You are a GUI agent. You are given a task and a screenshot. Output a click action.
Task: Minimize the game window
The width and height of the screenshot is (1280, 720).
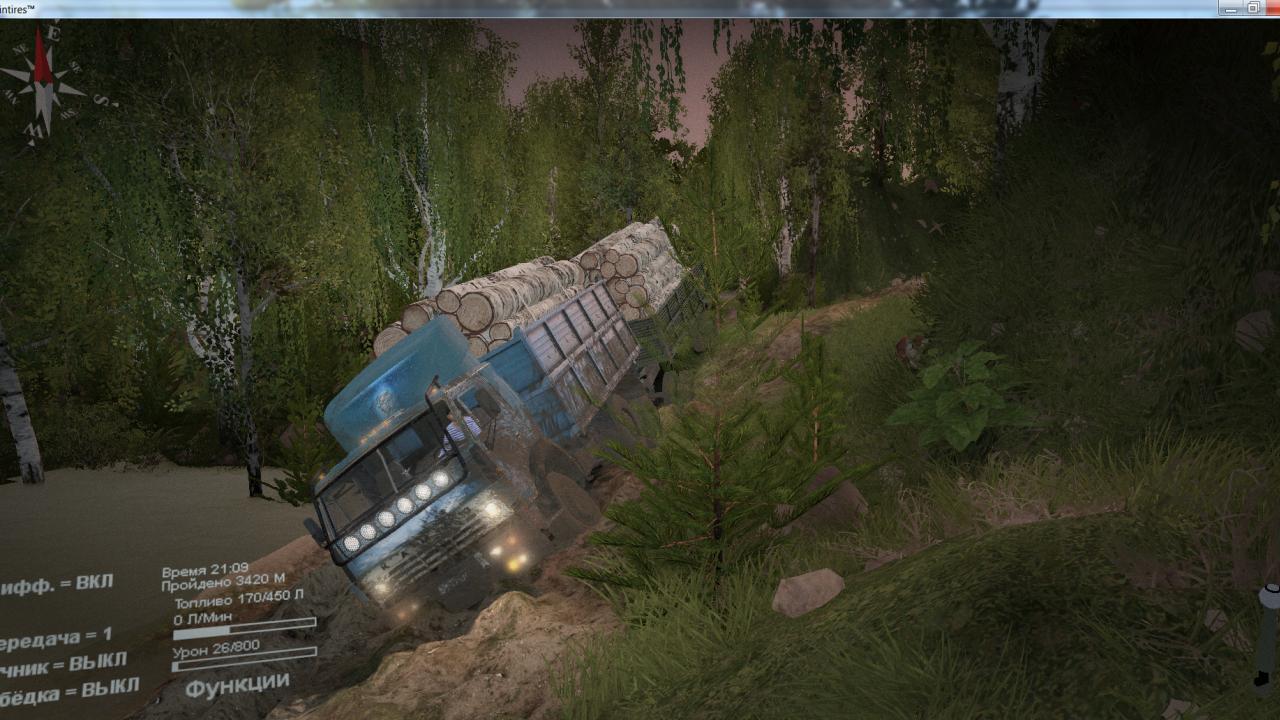(1230, 8)
